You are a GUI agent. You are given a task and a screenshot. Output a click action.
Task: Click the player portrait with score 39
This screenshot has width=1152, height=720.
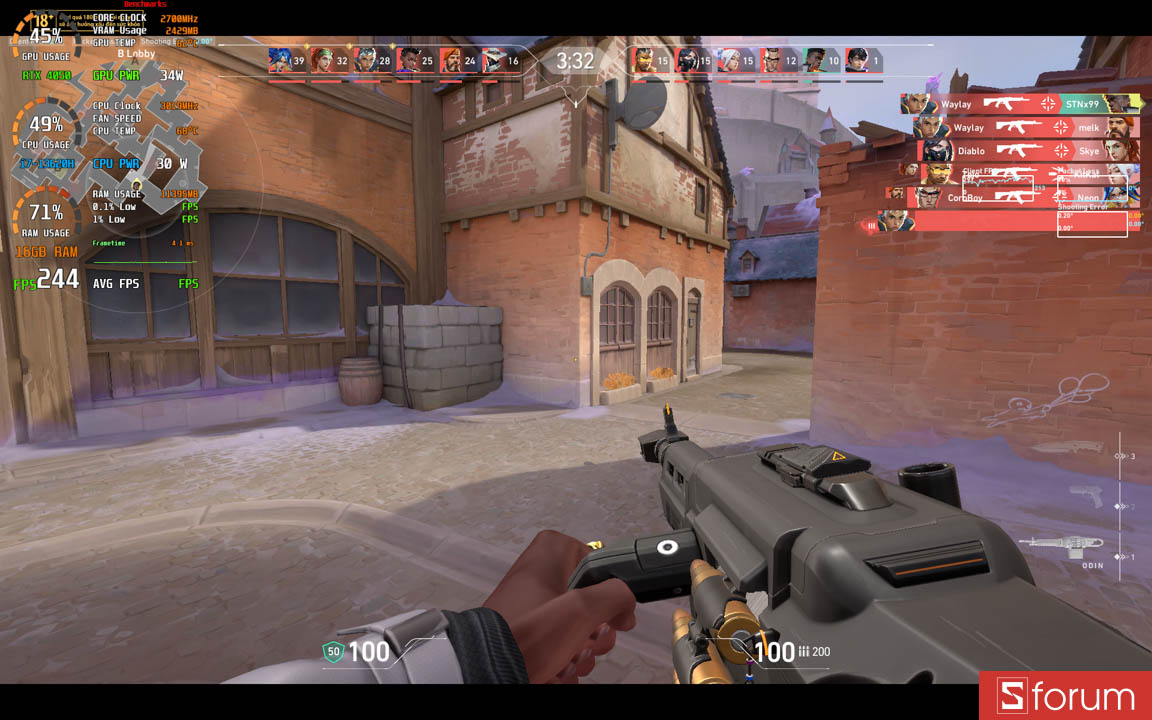click(280, 61)
